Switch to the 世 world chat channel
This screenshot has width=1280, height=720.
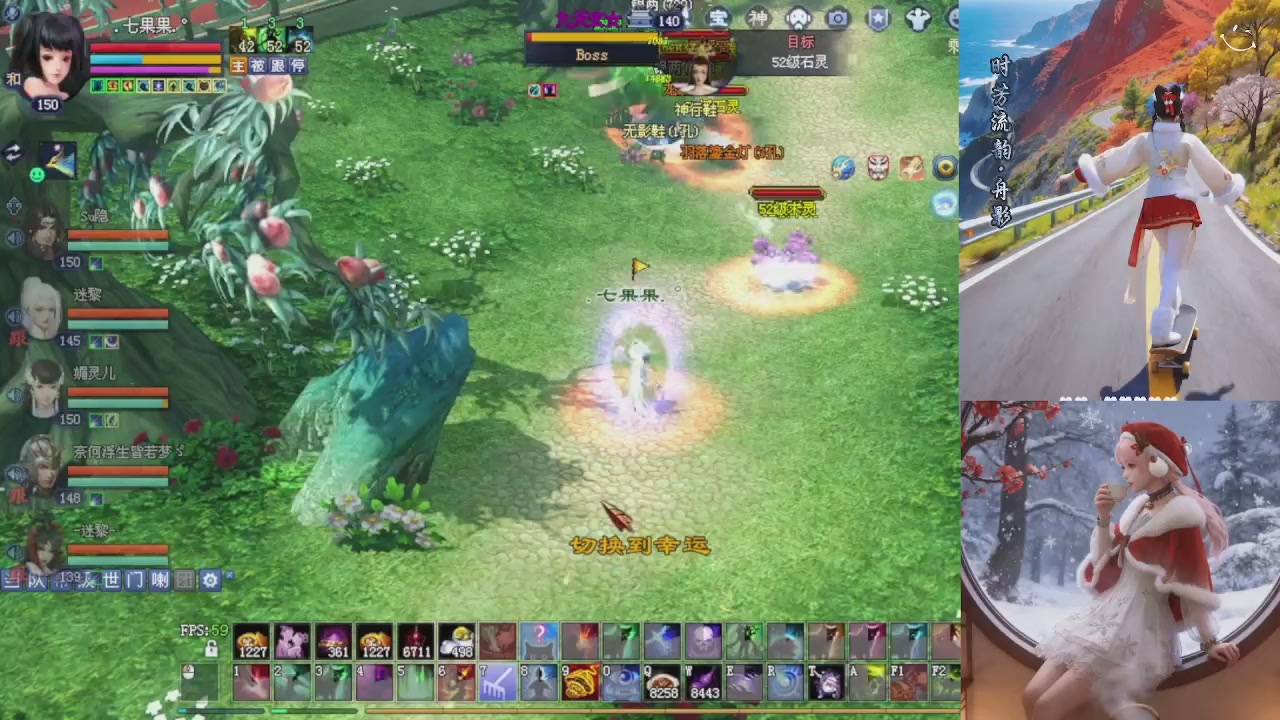click(112, 580)
